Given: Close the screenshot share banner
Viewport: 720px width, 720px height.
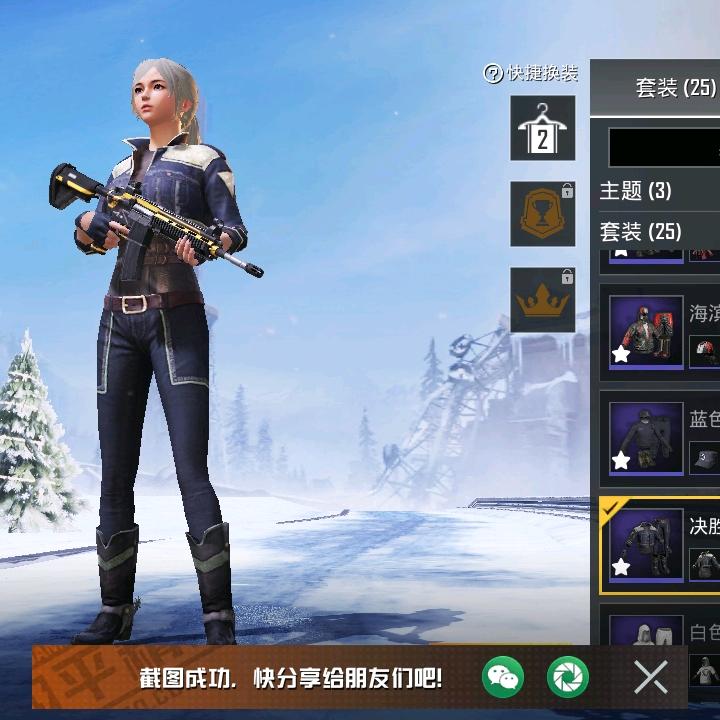Looking at the screenshot, I should coord(651,678).
